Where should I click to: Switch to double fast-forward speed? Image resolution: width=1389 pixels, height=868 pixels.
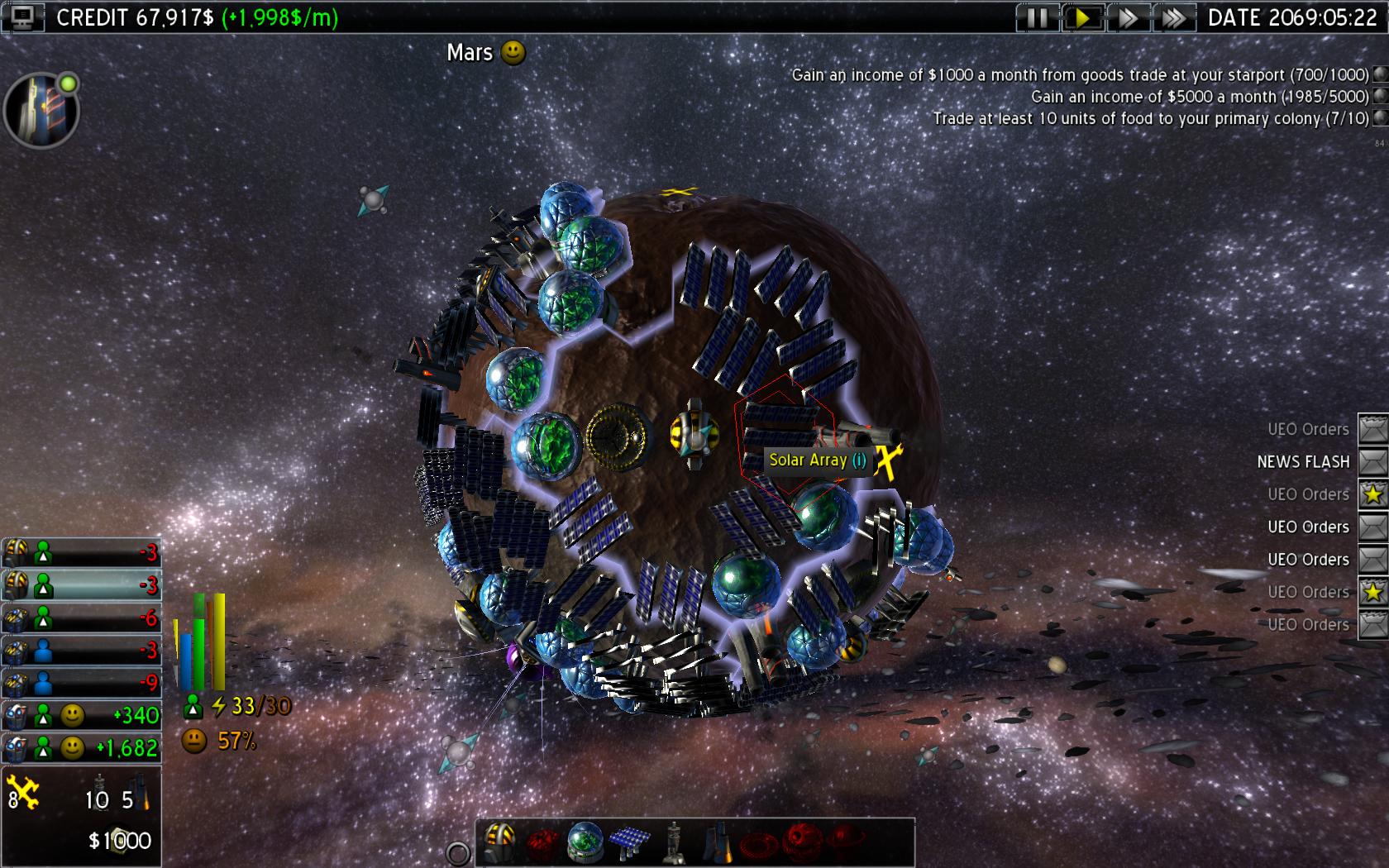point(1128,17)
